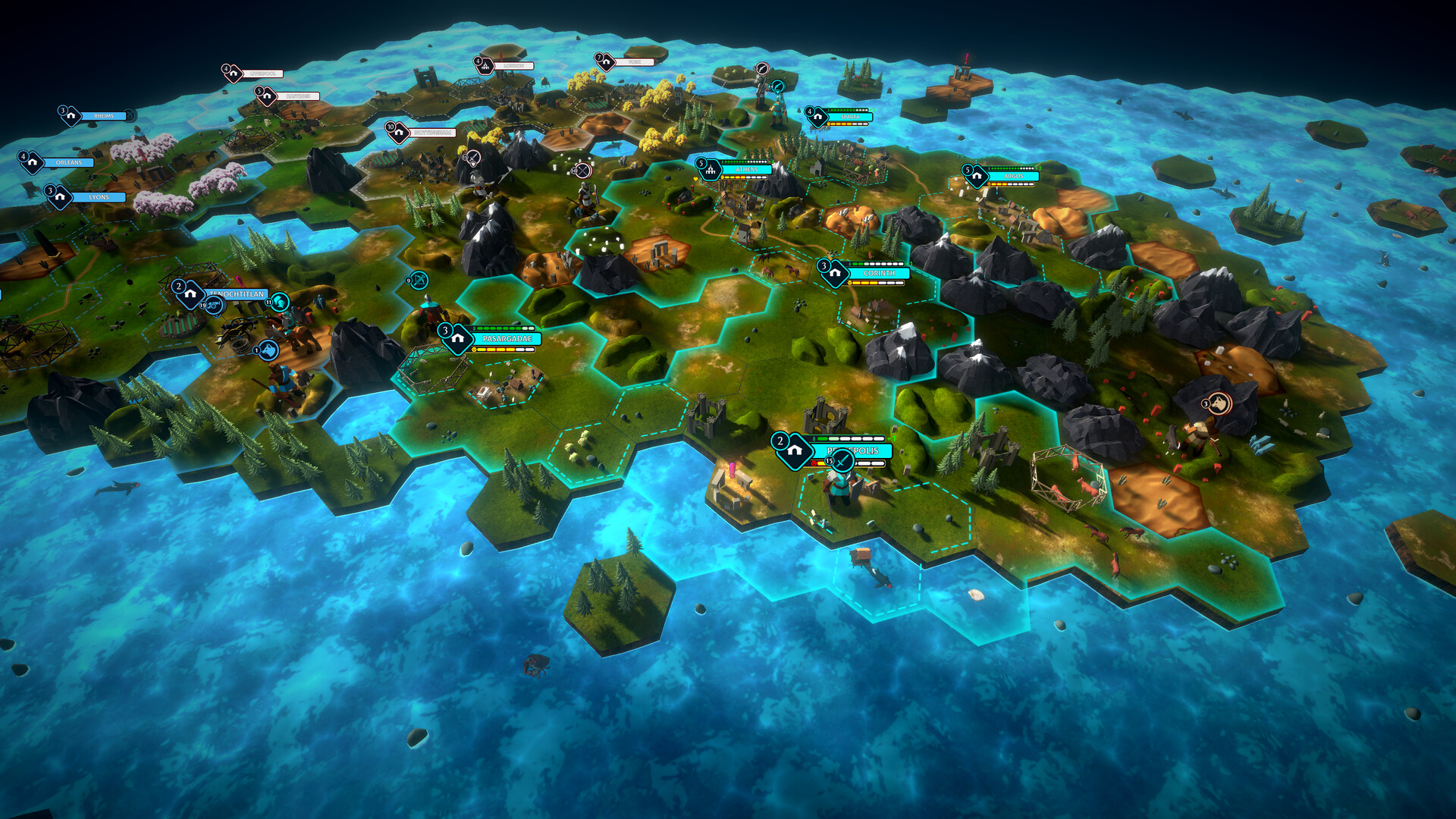The height and width of the screenshot is (819, 1456).
Task: Click the knight helmet icon beside Tenochtitlan
Action: coord(279,303)
